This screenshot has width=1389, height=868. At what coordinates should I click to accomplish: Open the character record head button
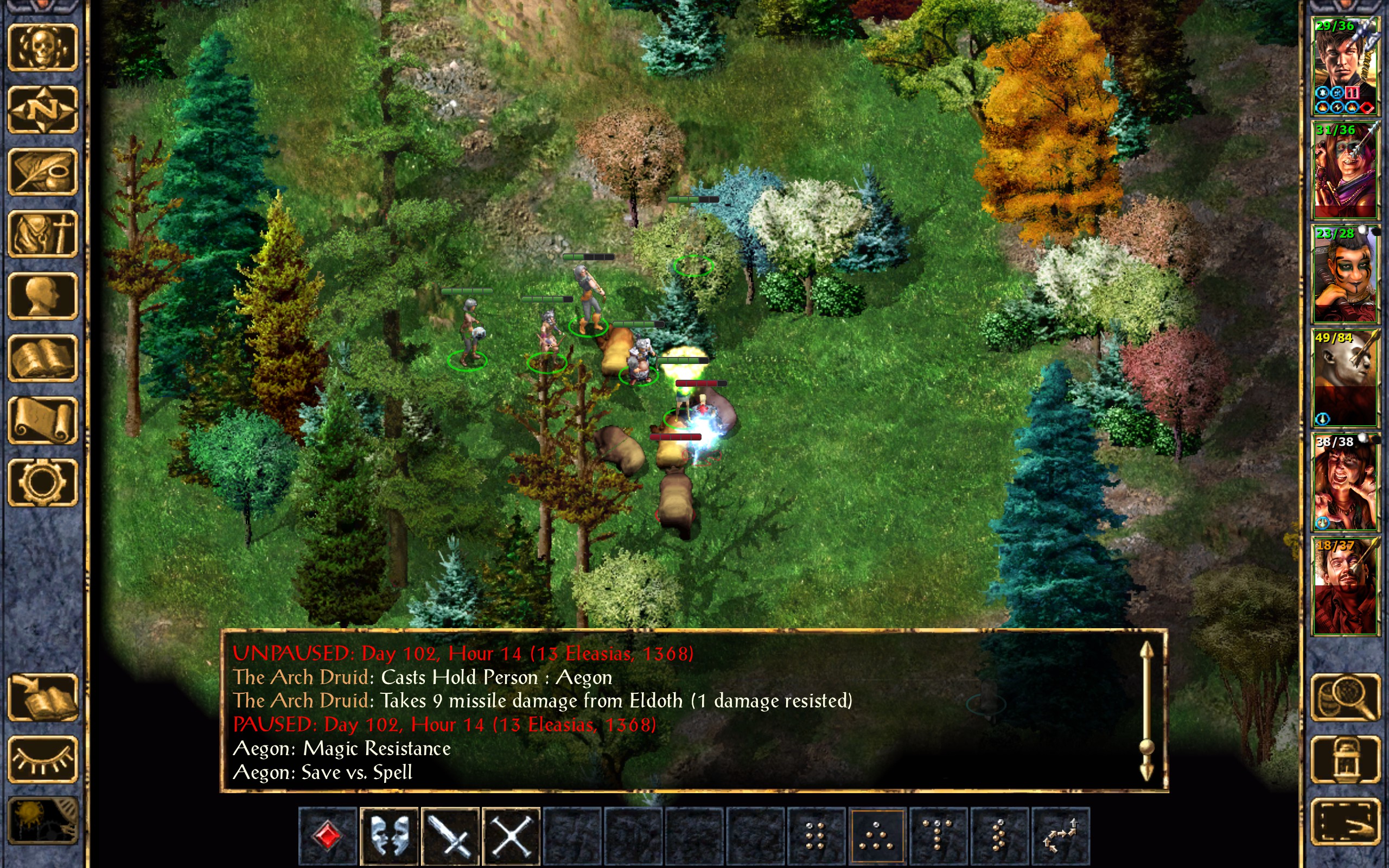42,296
